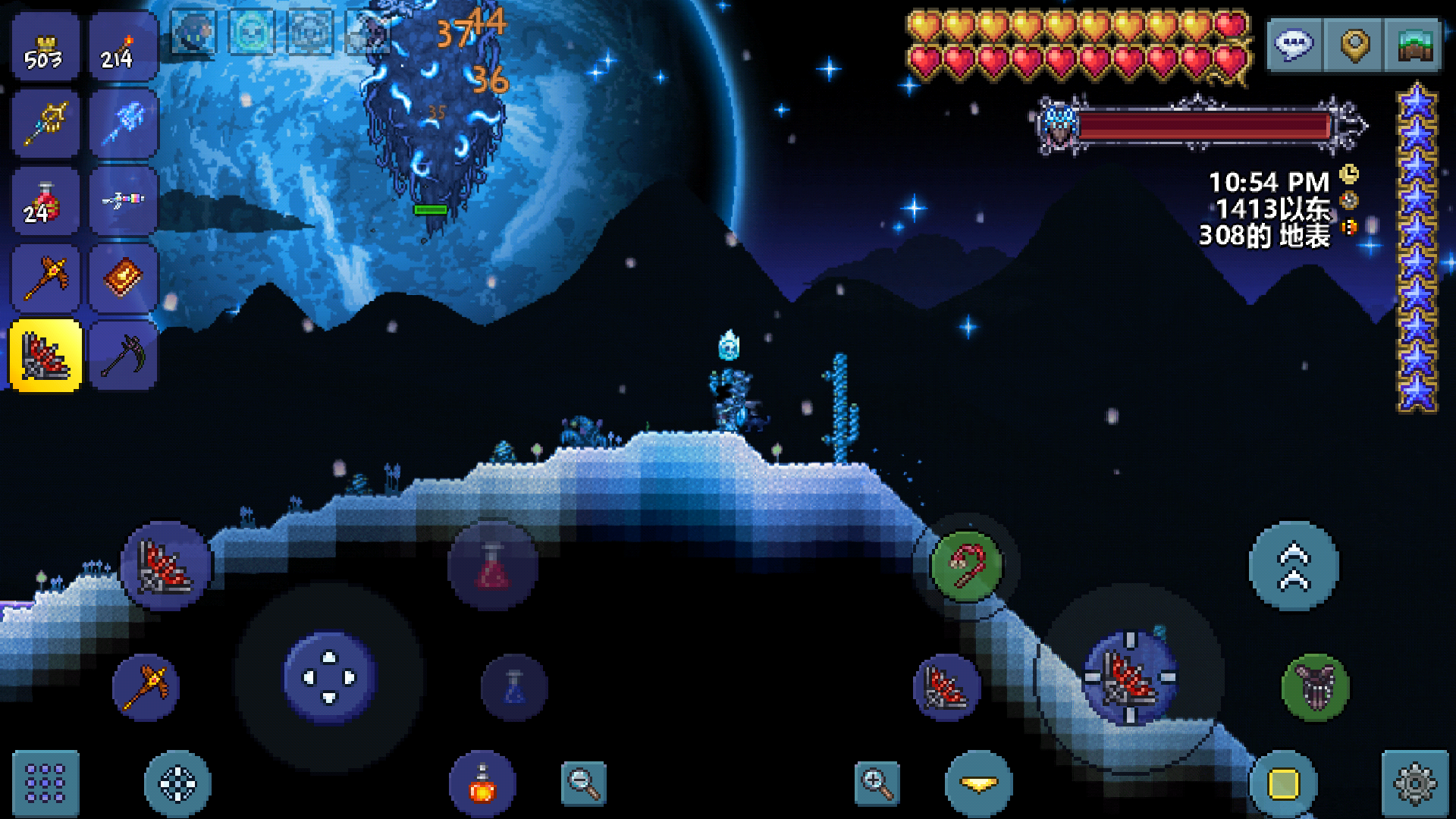
Task: Zoom in with the plus magnifier
Action: pos(877,783)
